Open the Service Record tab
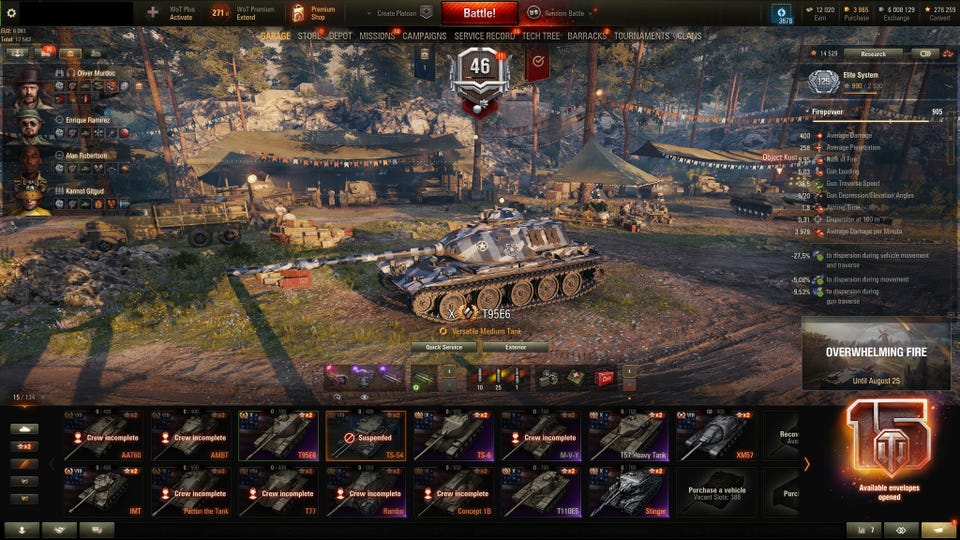960x540 pixels. [484, 36]
